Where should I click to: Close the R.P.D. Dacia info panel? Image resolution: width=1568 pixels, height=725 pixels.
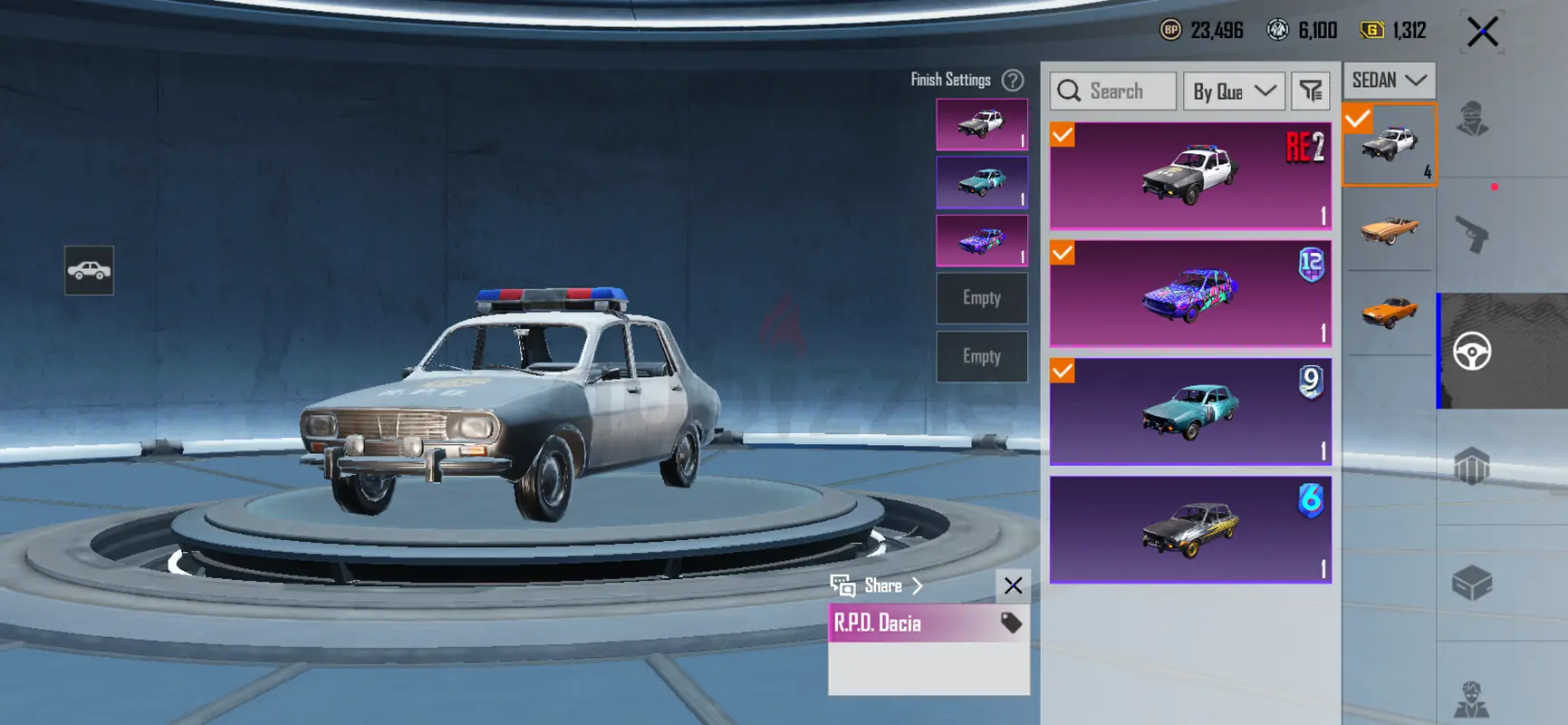(x=1013, y=586)
